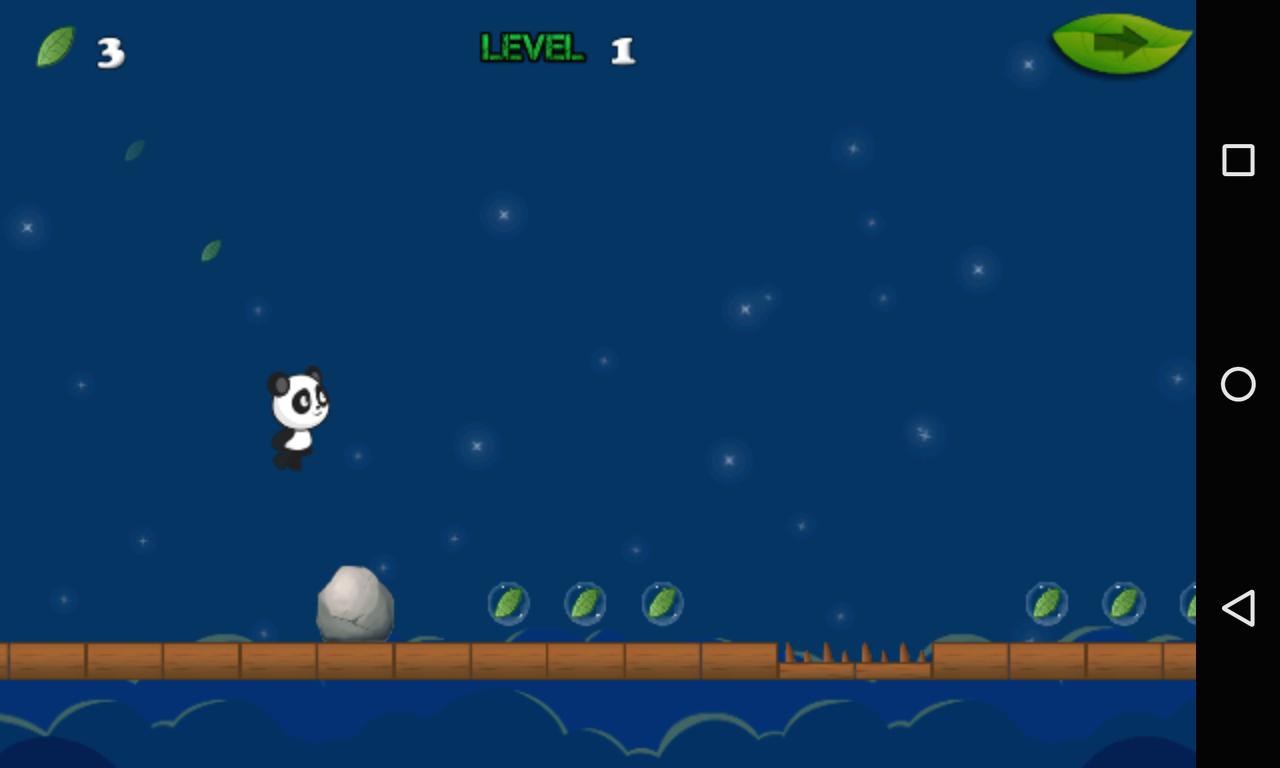The height and width of the screenshot is (768, 1280).
Task: Tap the score number 3
Action: click(110, 52)
